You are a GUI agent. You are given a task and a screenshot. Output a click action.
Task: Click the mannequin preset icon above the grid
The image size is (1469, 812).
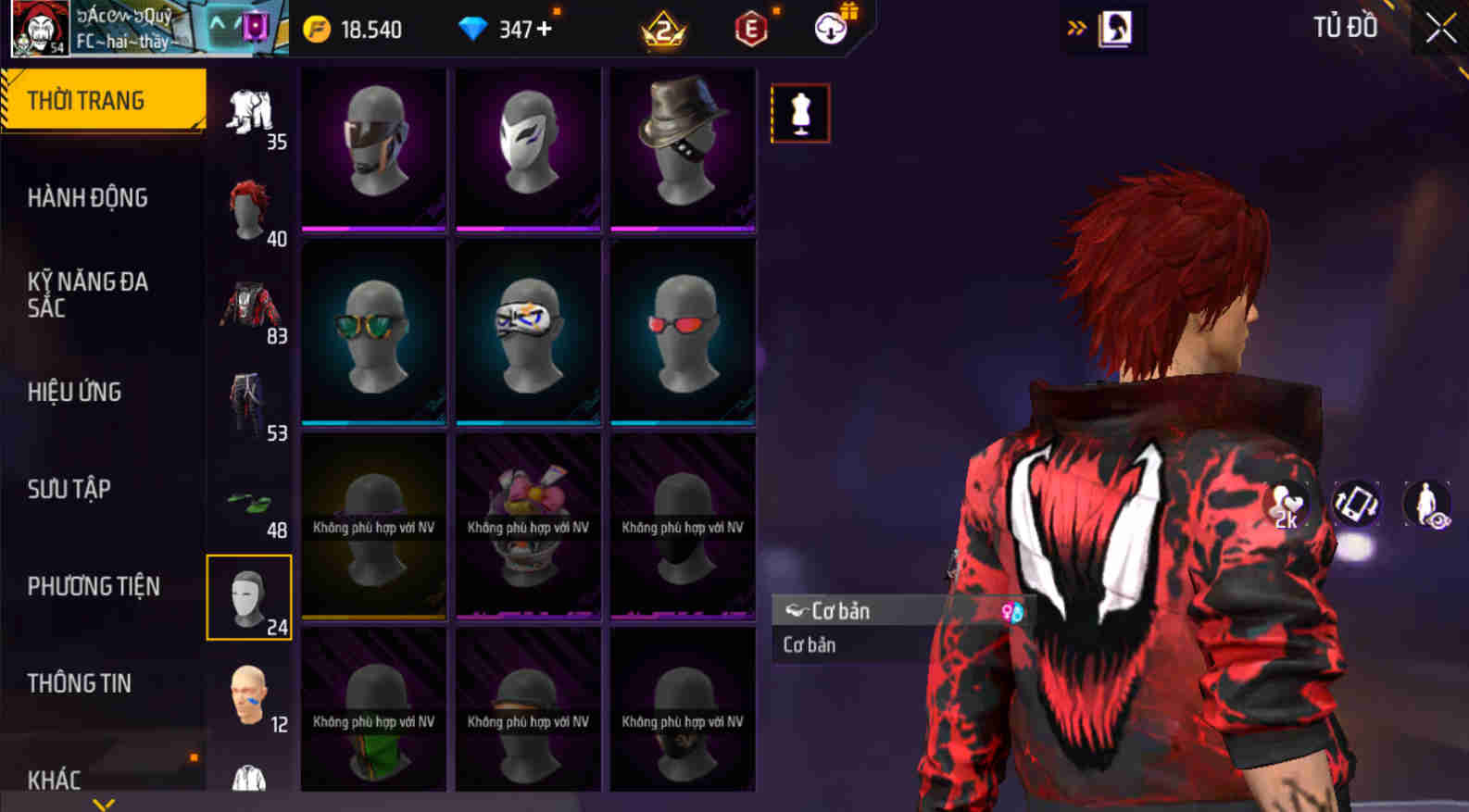pyautogui.click(x=800, y=115)
